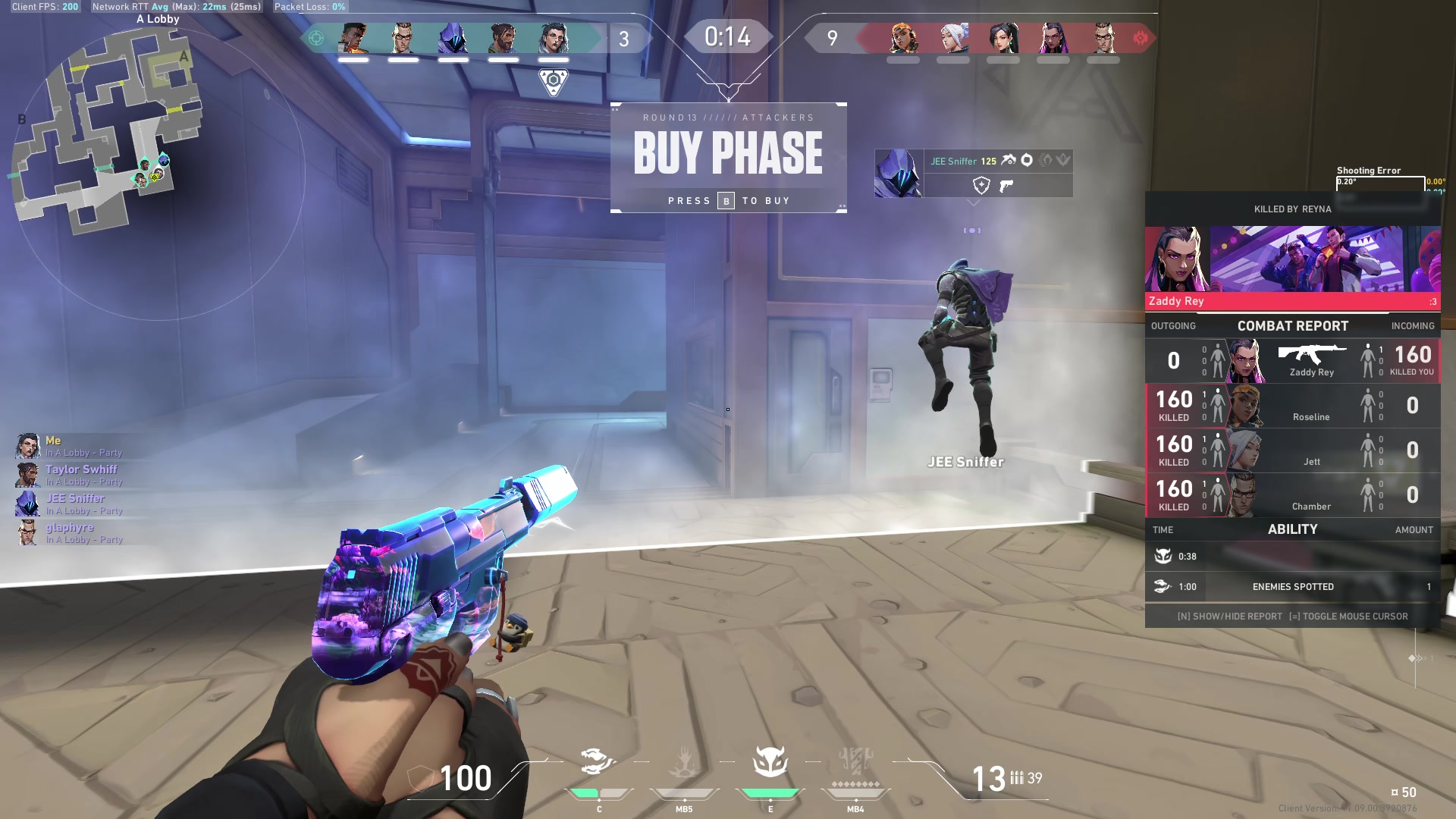Select the enemy Jett portrait in top bar
This screenshot has height=819, width=1456.
click(953, 38)
